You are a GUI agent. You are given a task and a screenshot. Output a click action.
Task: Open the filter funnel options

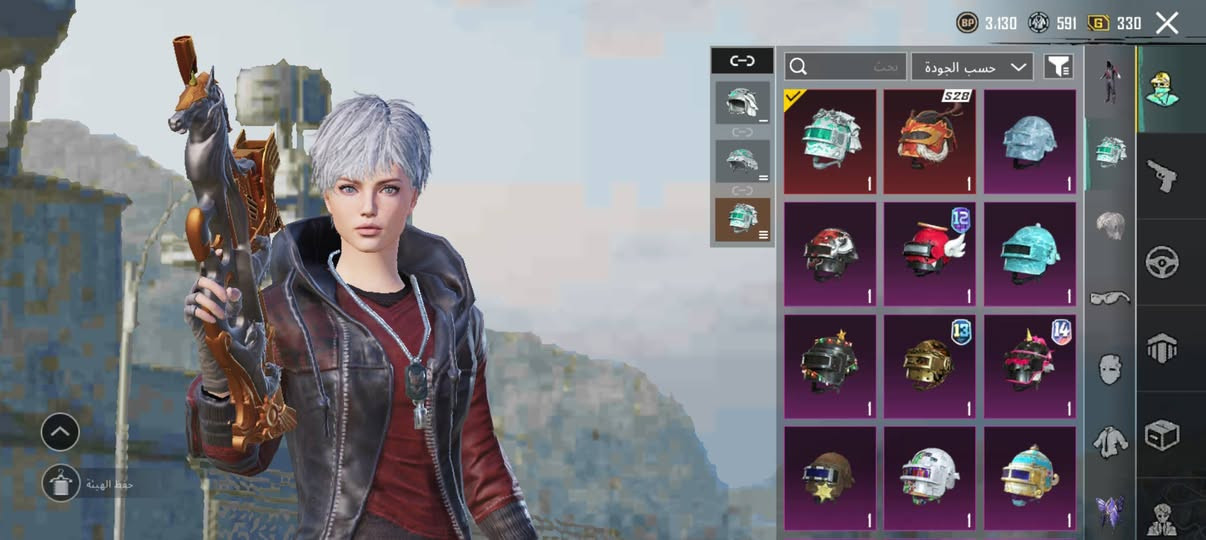(x=1058, y=67)
